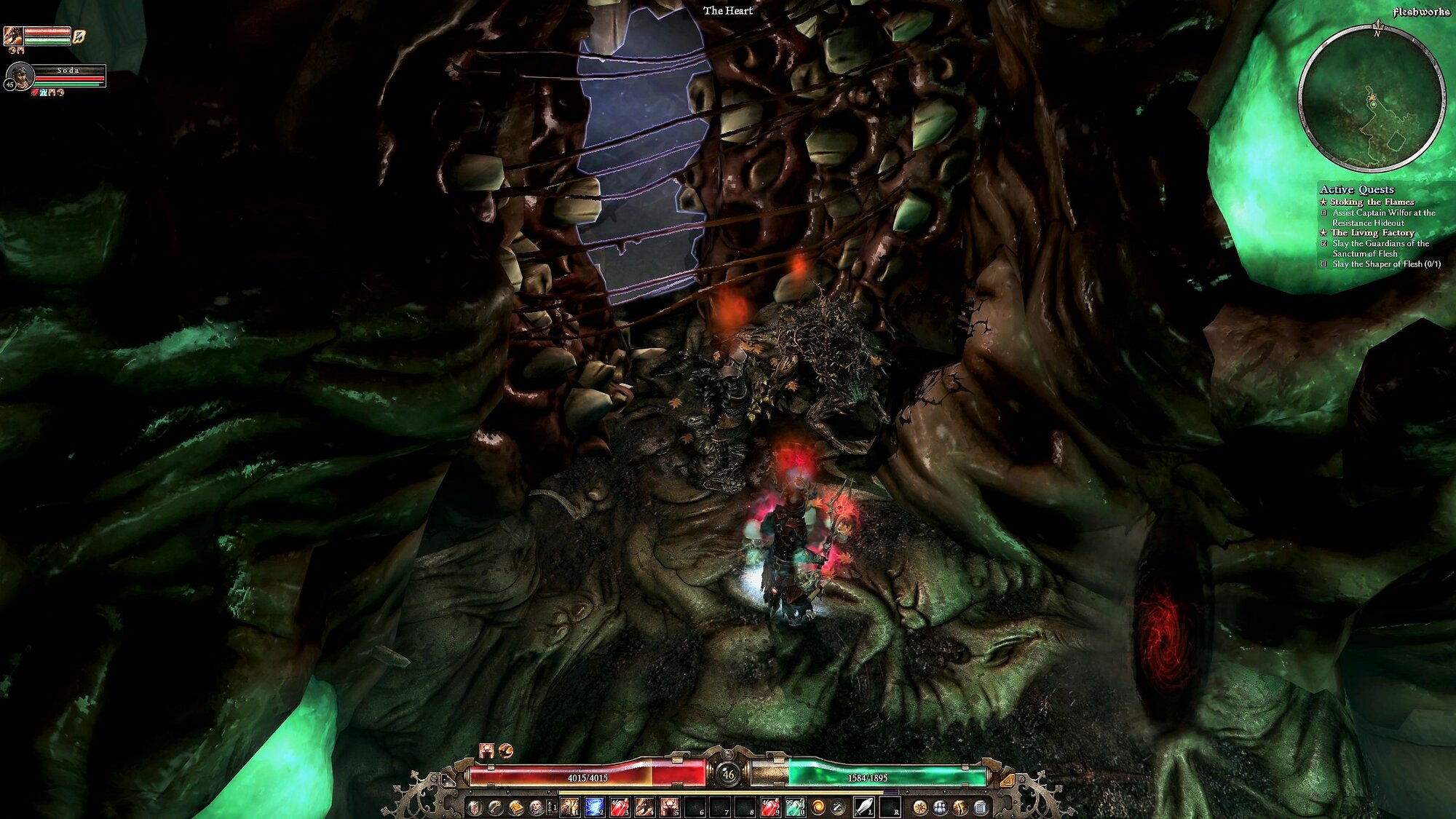Select the sword left-mouse attack slot
The width and height of the screenshot is (1456, 819).
tap(863, 807)
